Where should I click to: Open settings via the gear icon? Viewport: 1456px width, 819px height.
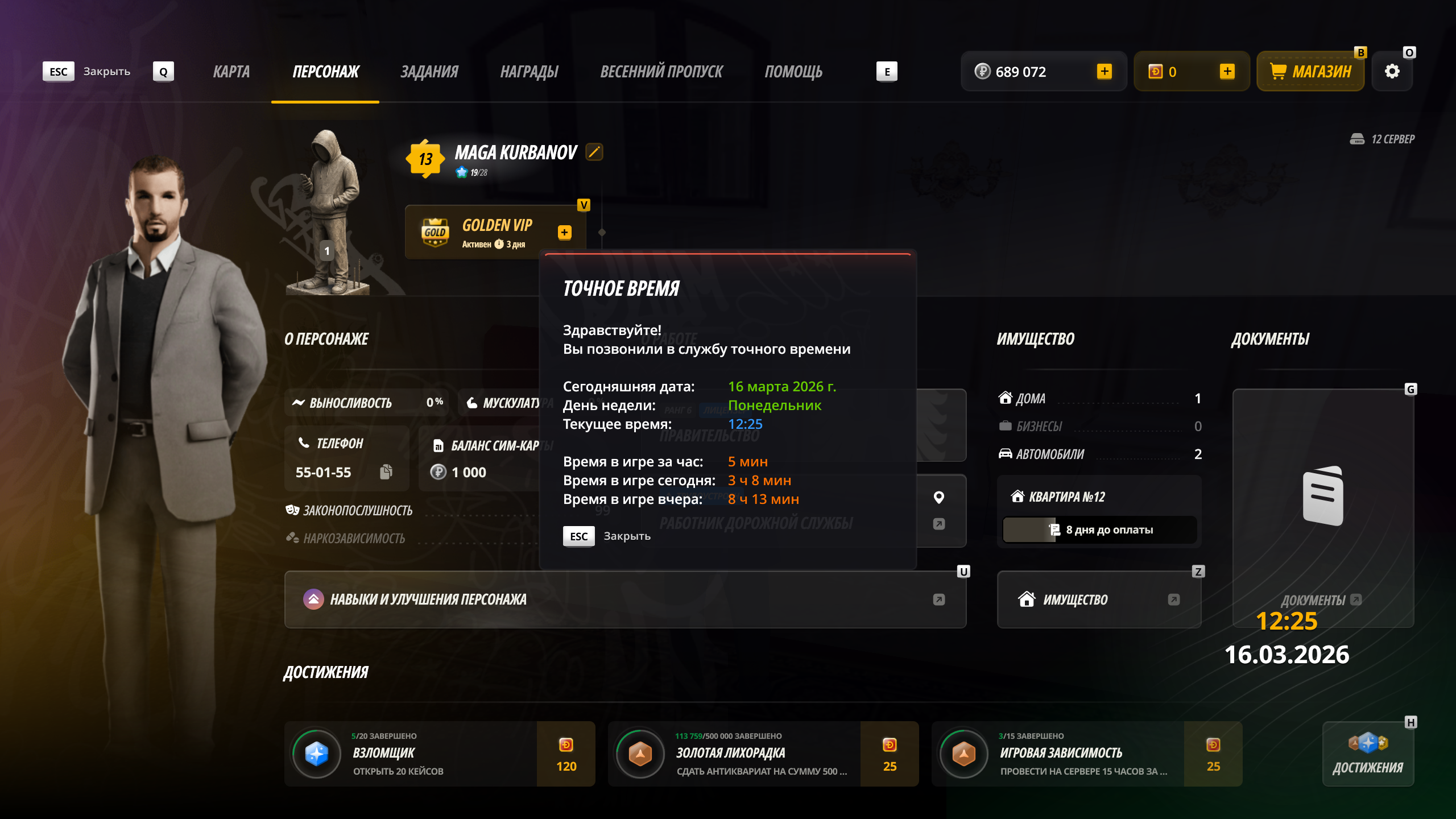coord(1392,72)
